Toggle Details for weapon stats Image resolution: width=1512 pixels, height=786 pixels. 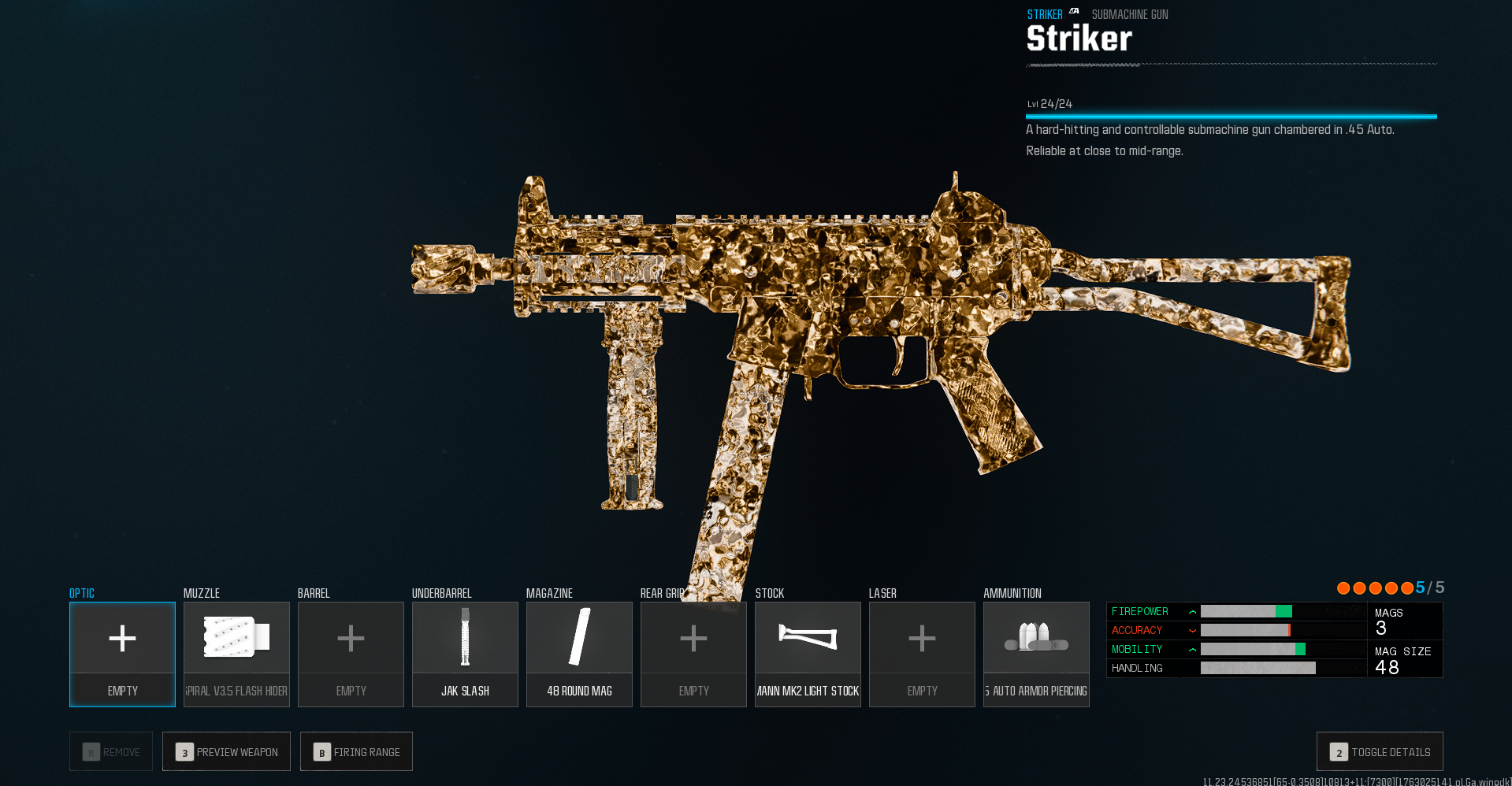(x=1380, y=751)
